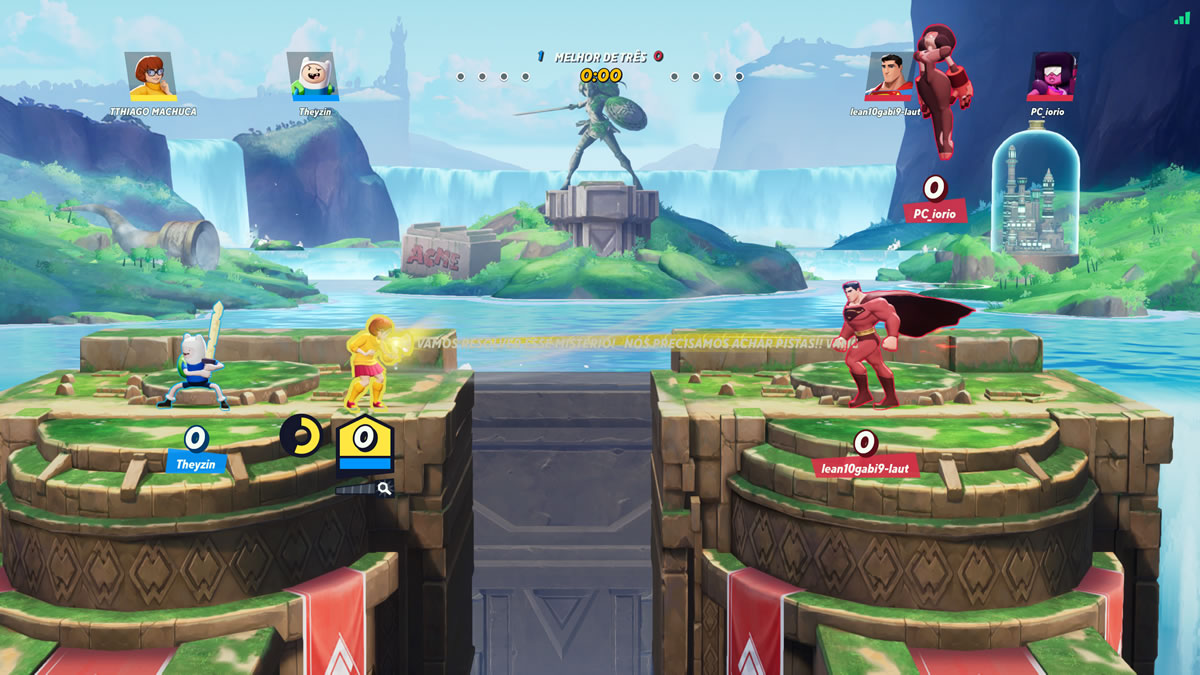
Task: Click the magnifying glass evidence meter icon
Action: pos(384,488)
